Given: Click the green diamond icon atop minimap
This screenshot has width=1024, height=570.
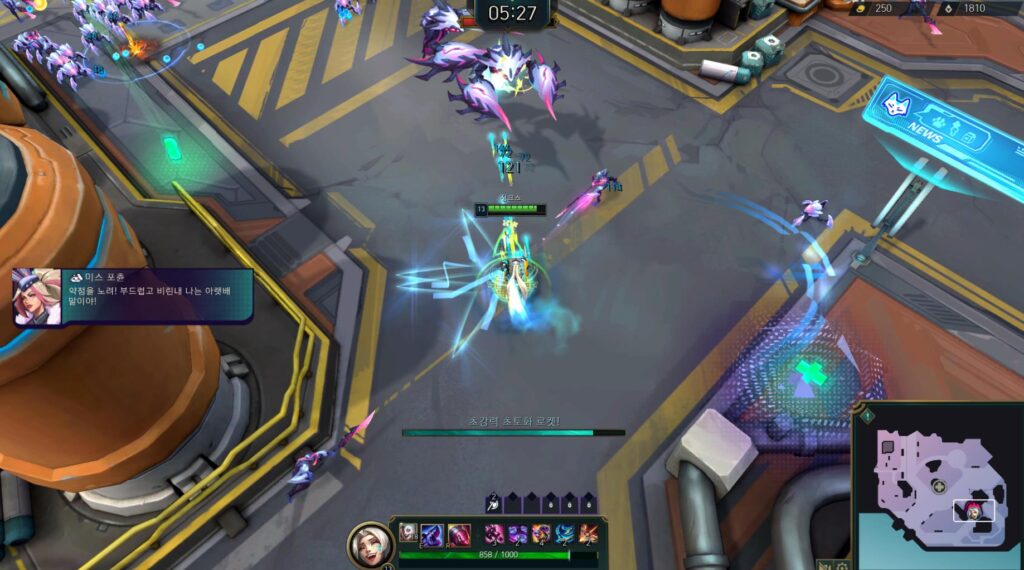Looking at the screenshot, I should (868, 415).
